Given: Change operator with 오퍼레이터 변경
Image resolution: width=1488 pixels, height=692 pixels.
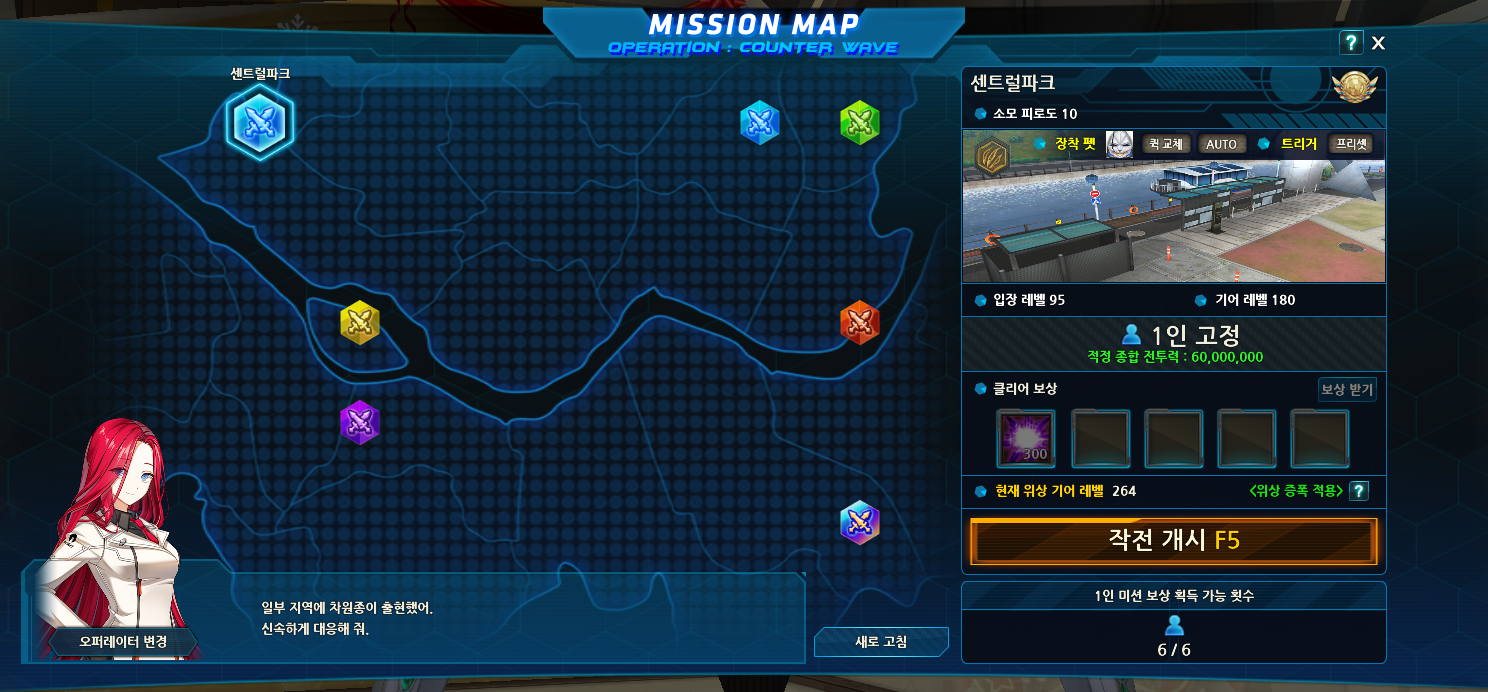Looking at the screenshot, I should point(123,641).
